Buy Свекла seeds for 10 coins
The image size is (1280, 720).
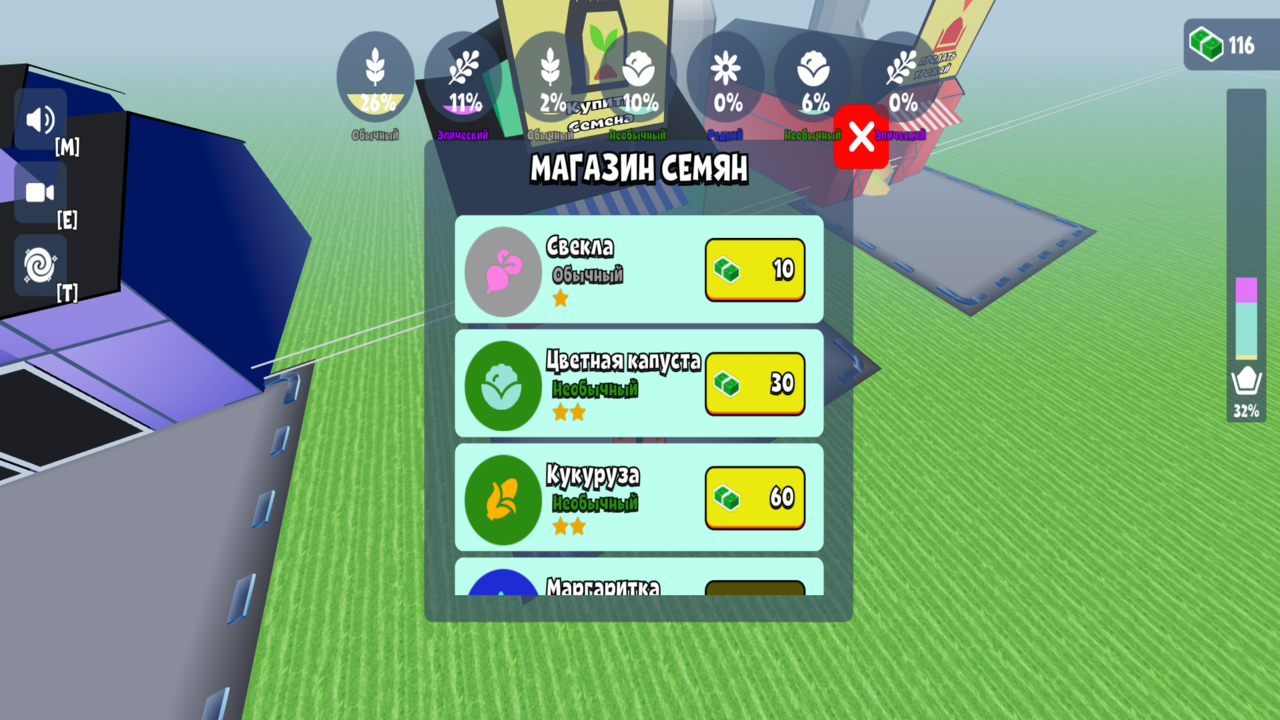(755, 270)
